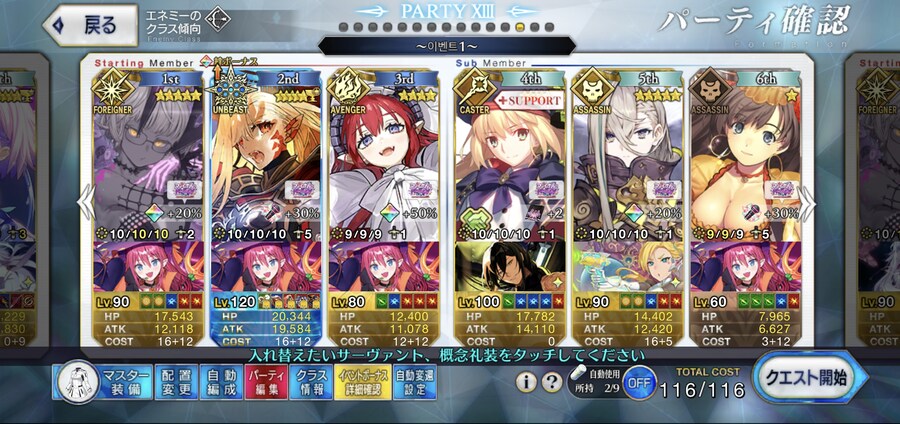Show info with the 'i' icon
The image size is (900, 424).
tap(526, 382)
